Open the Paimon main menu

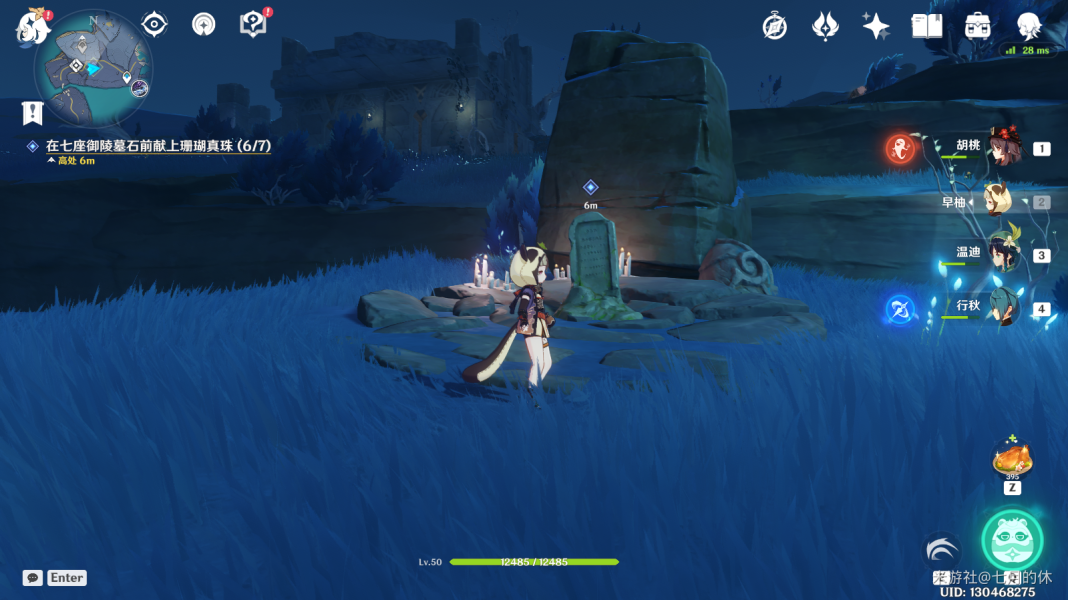33,27
